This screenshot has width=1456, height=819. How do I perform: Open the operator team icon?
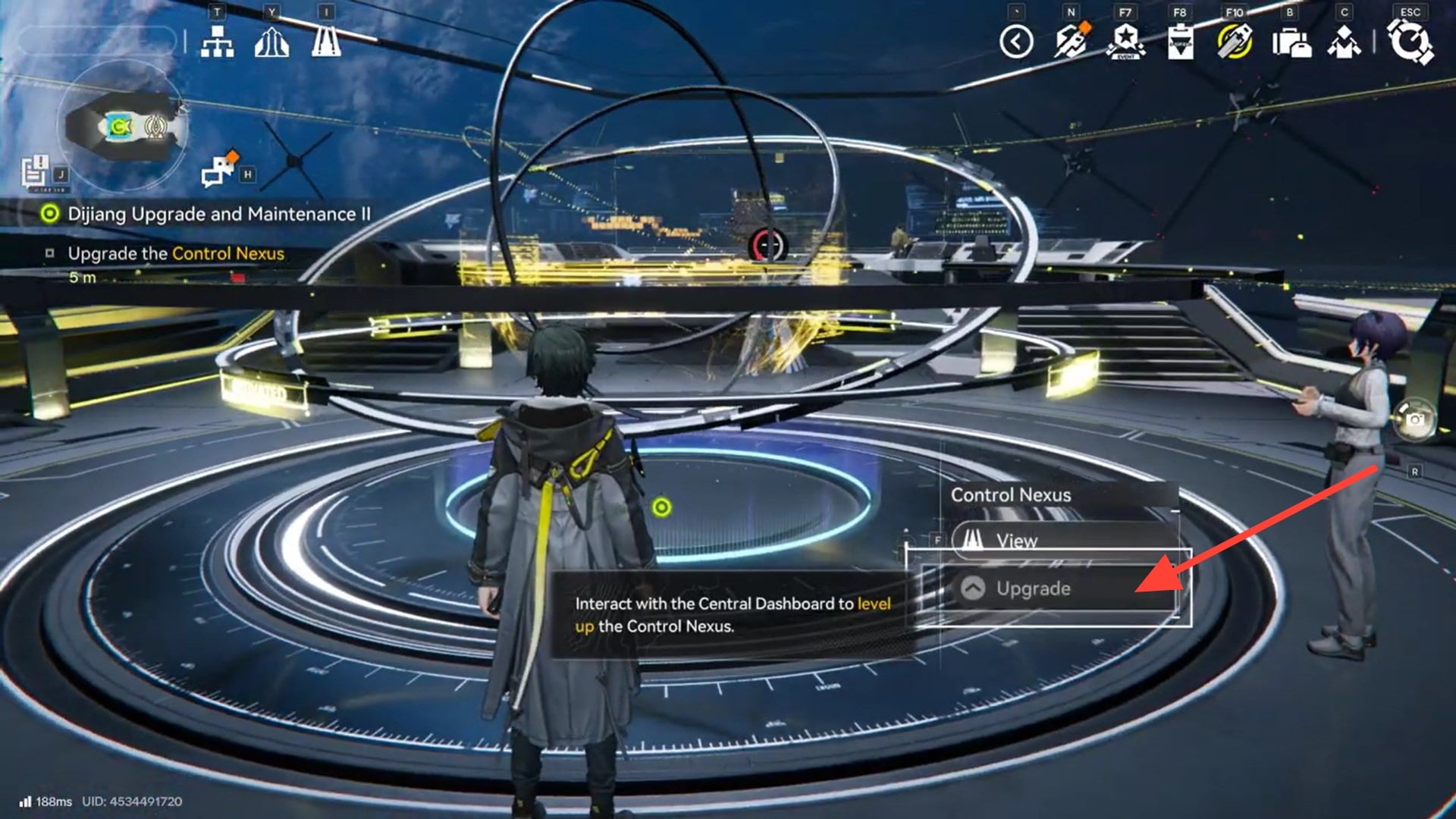click(1344, 42)
